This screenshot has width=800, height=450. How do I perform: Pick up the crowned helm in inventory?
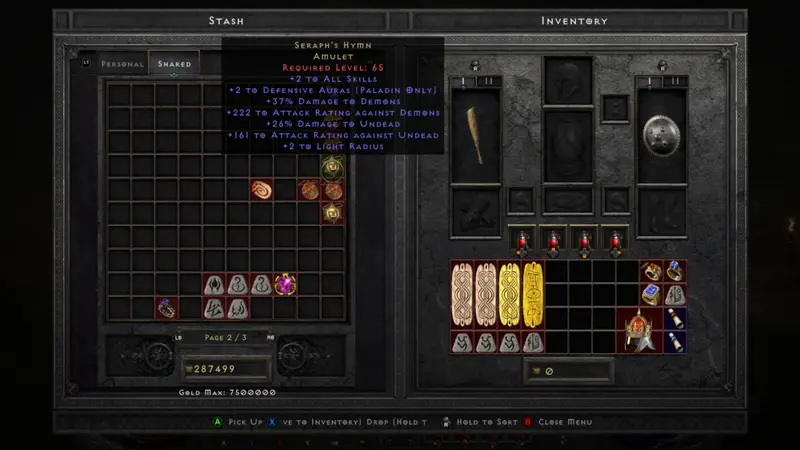tap(637, 330)
